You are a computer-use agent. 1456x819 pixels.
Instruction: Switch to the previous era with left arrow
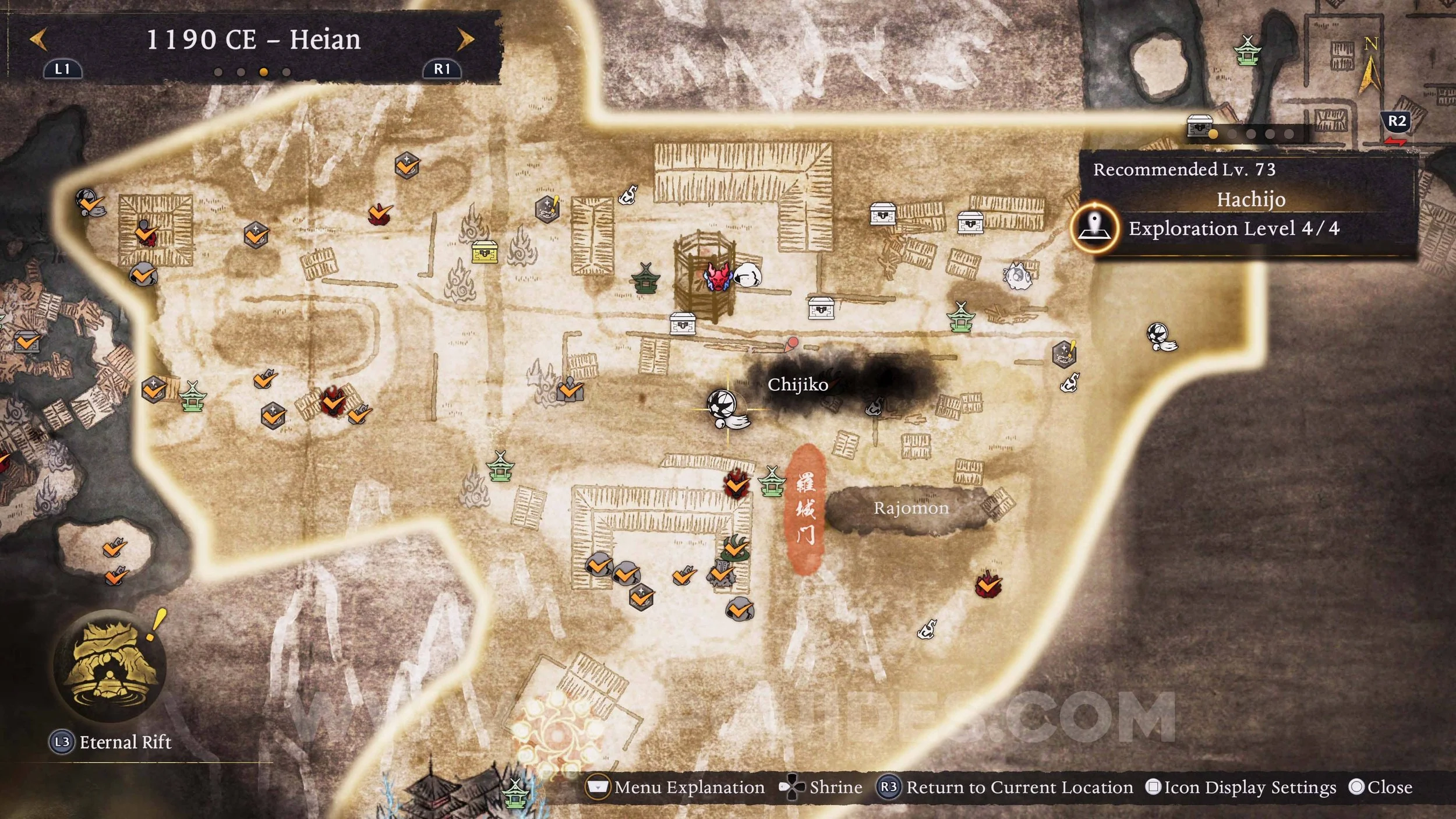[x=38, y=40]
